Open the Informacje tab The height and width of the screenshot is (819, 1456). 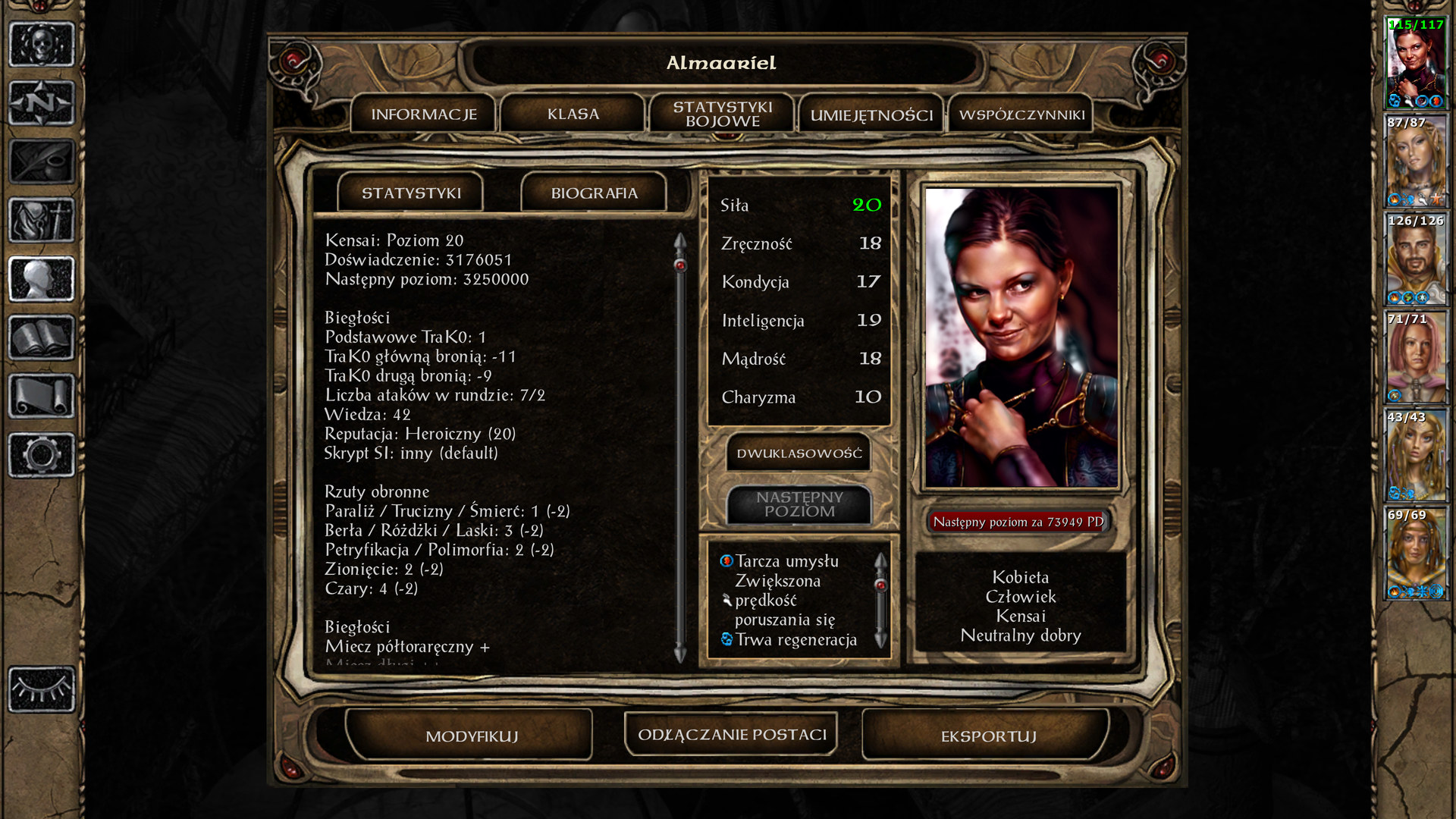pos(423,115)
